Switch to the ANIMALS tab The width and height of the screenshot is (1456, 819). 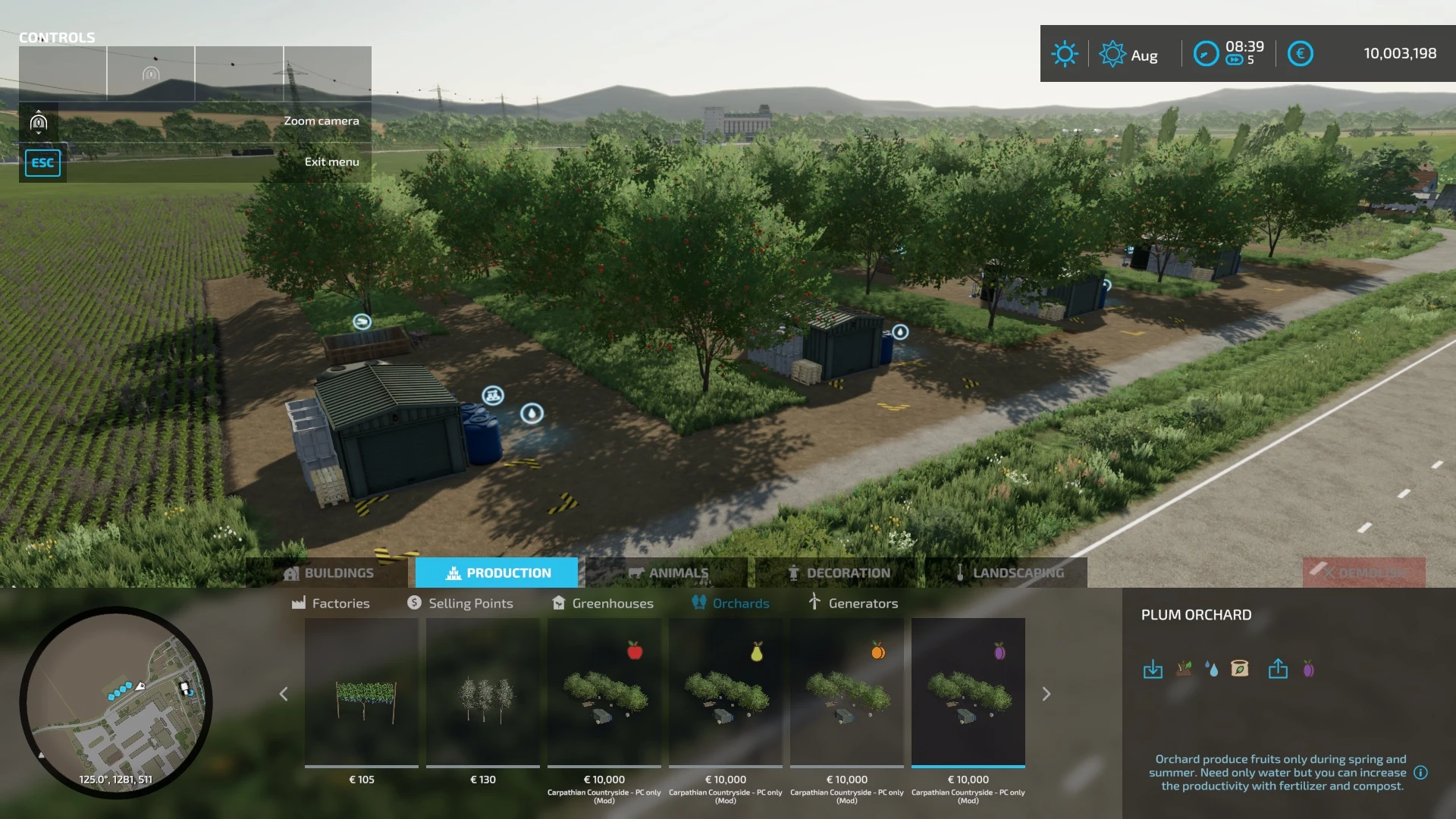click(x=670, y=573)
